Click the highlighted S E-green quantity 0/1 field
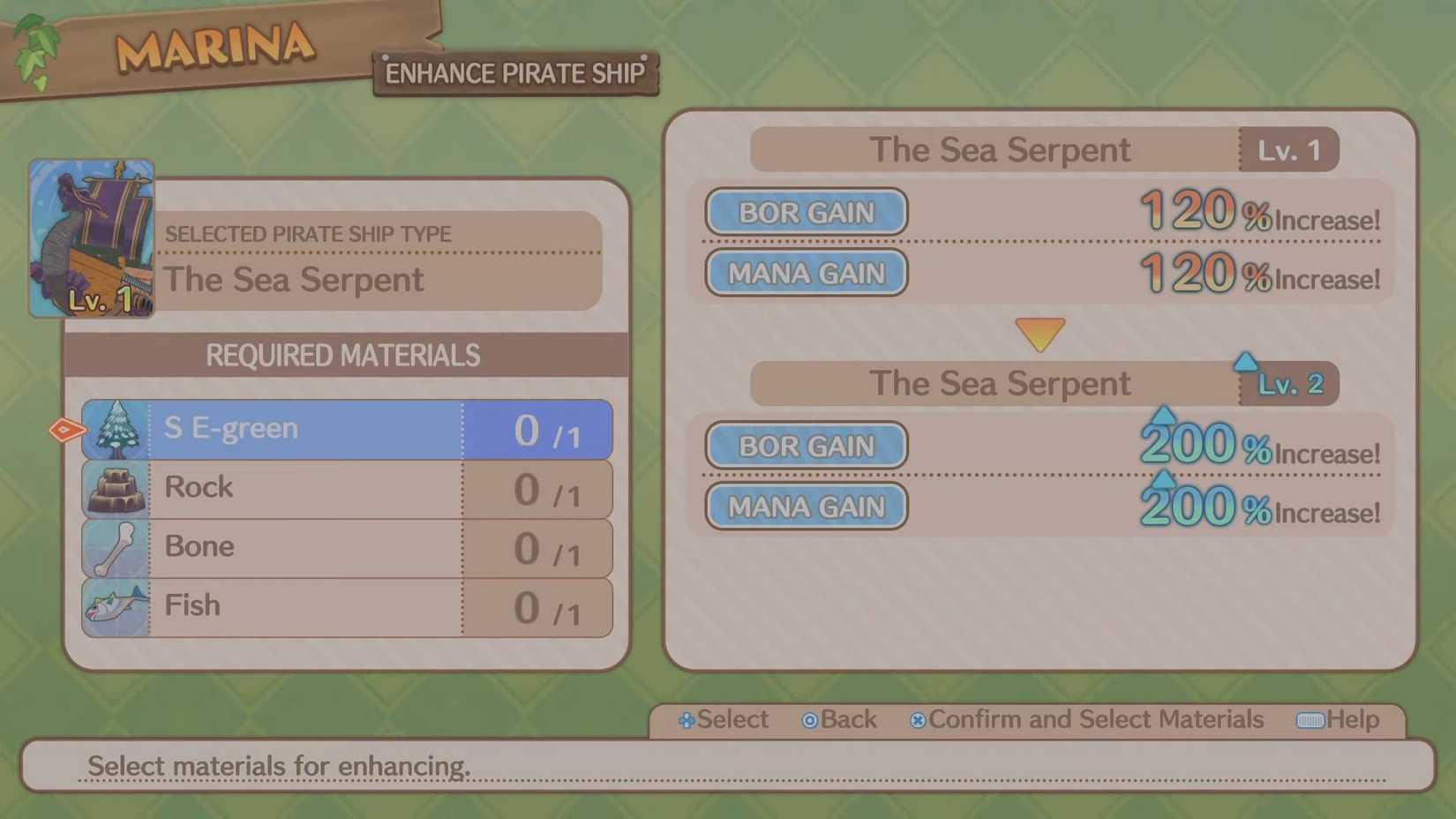The height and width of the screenshot is (819, 1456). (x=537, y=429)
